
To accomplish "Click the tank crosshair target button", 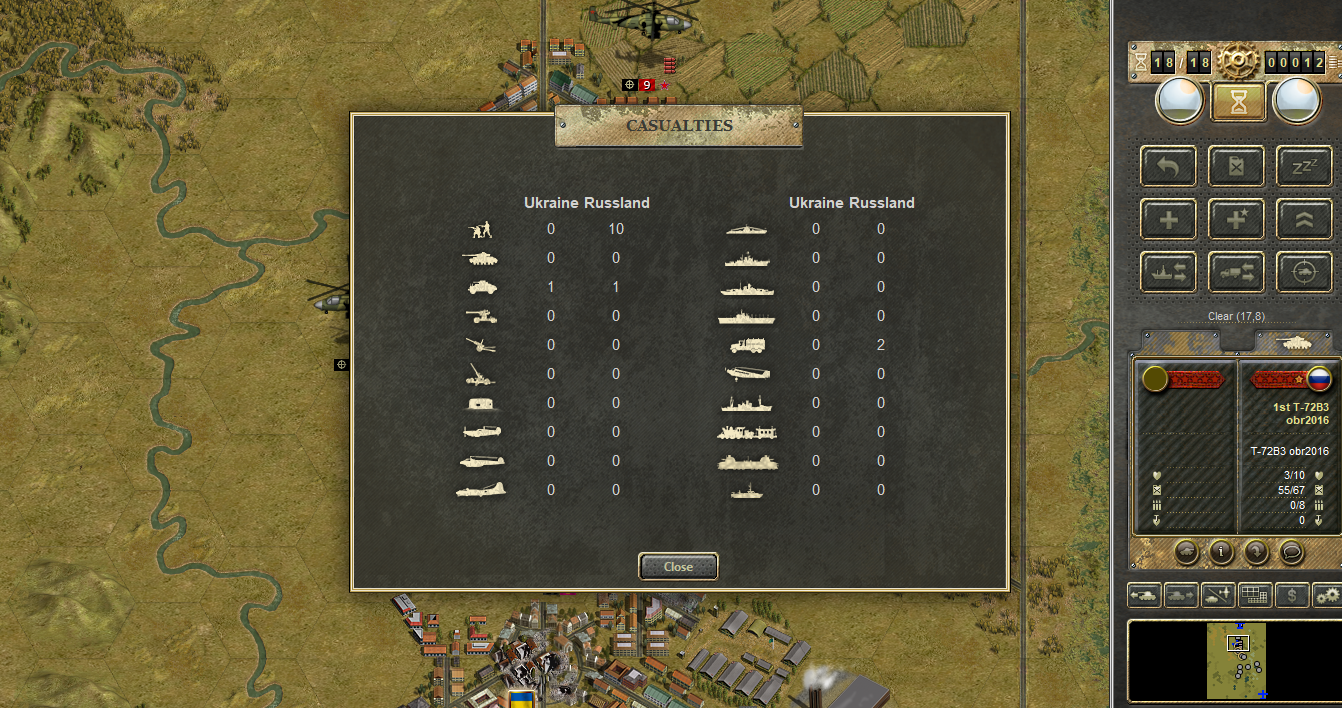I will pyautogui.click(x=1305, y=273).
